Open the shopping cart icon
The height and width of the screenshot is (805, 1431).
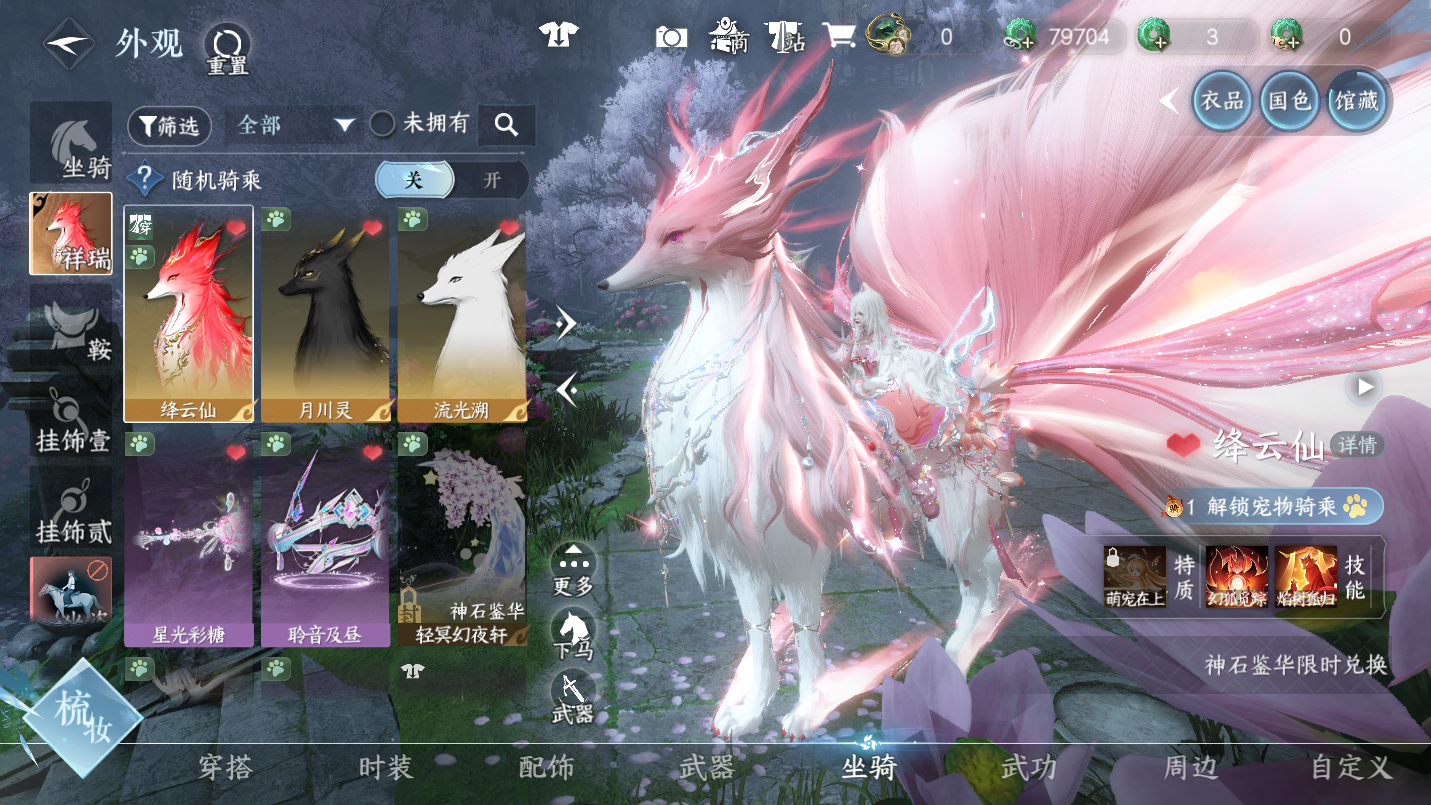(x=838, y=38)
